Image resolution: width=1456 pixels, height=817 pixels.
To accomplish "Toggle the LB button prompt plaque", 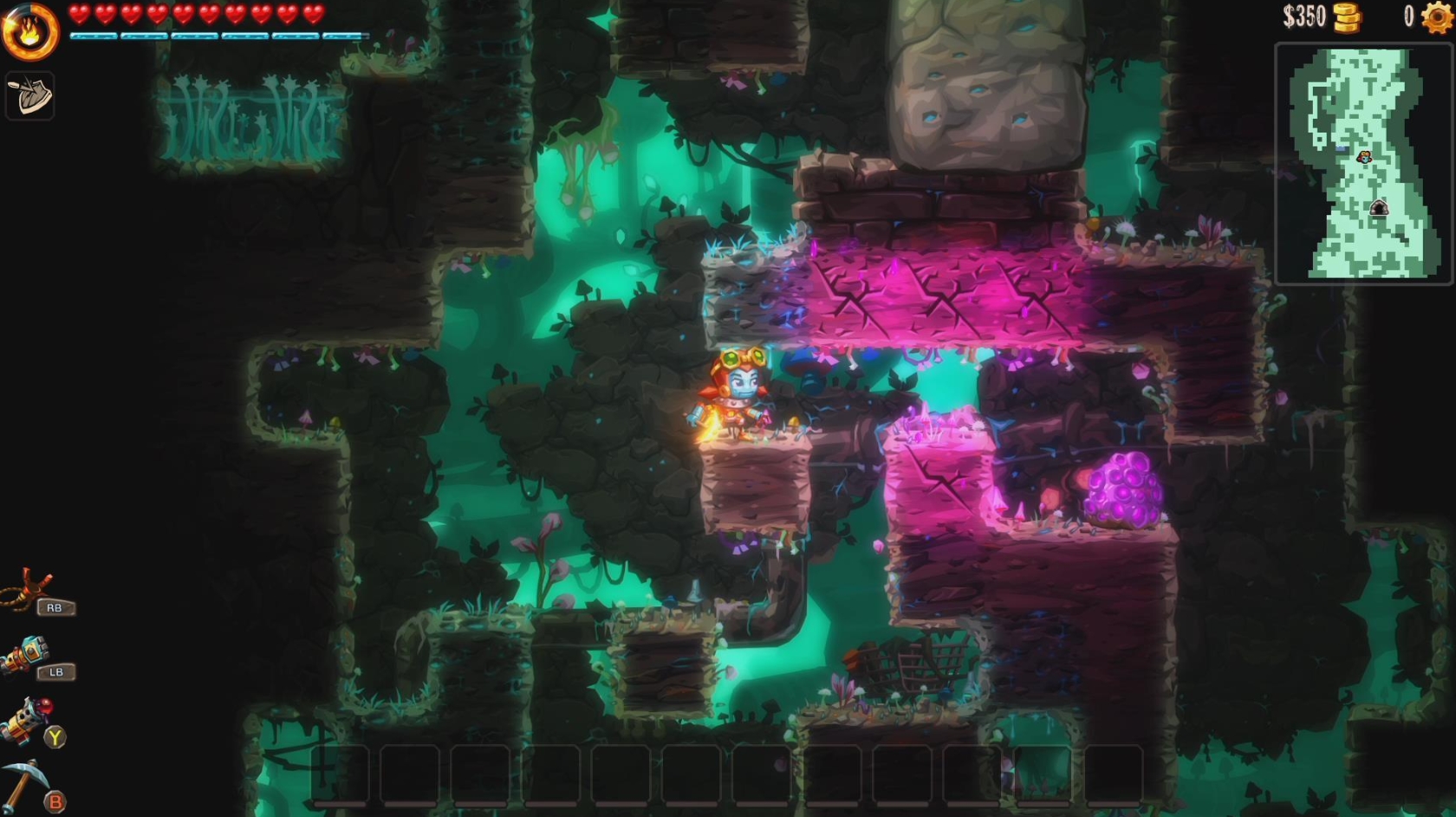I will click(x=56, y=671).
